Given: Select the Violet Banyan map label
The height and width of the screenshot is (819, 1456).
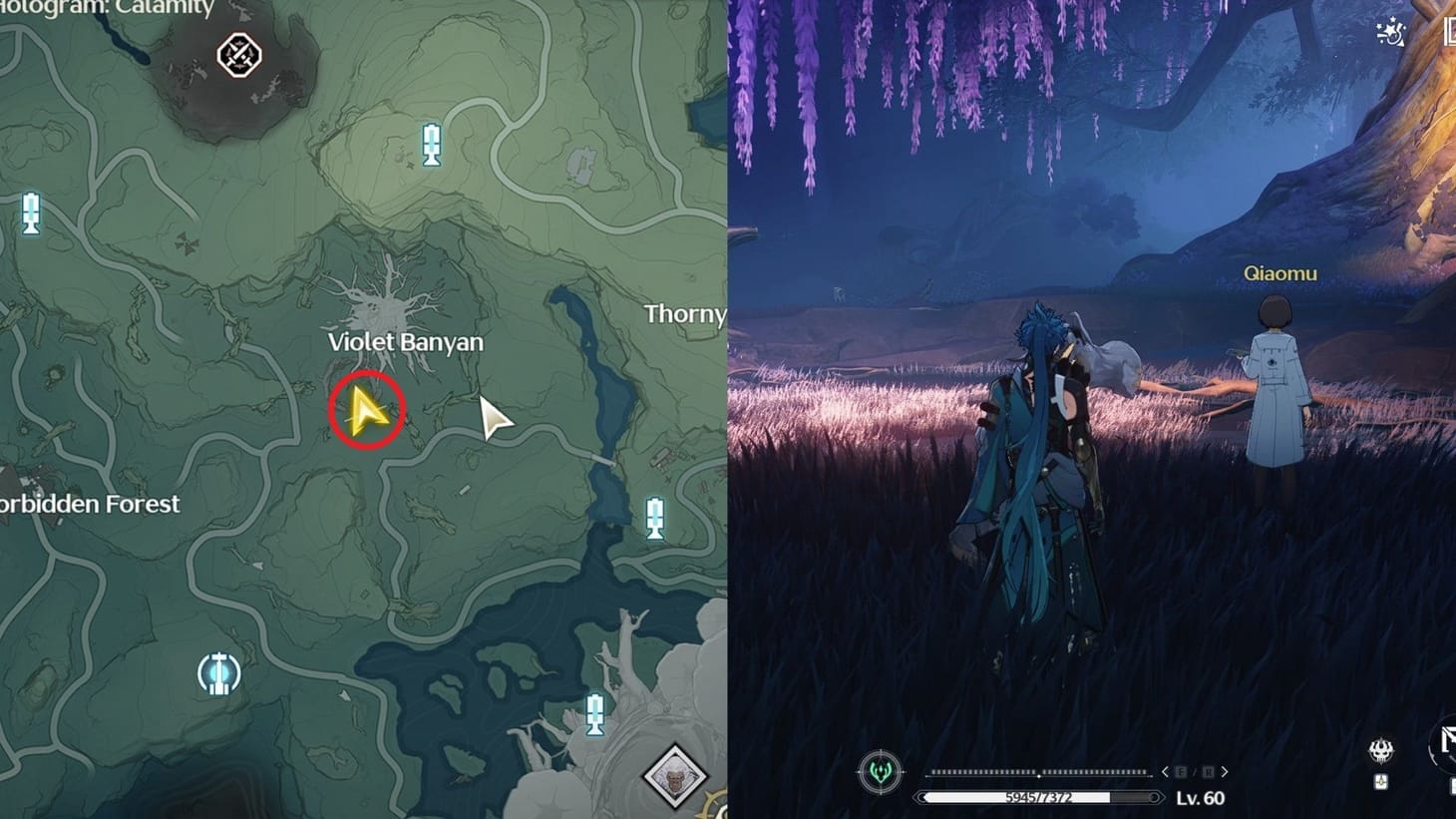Looking at the screenshot, I should coord(406,341).
